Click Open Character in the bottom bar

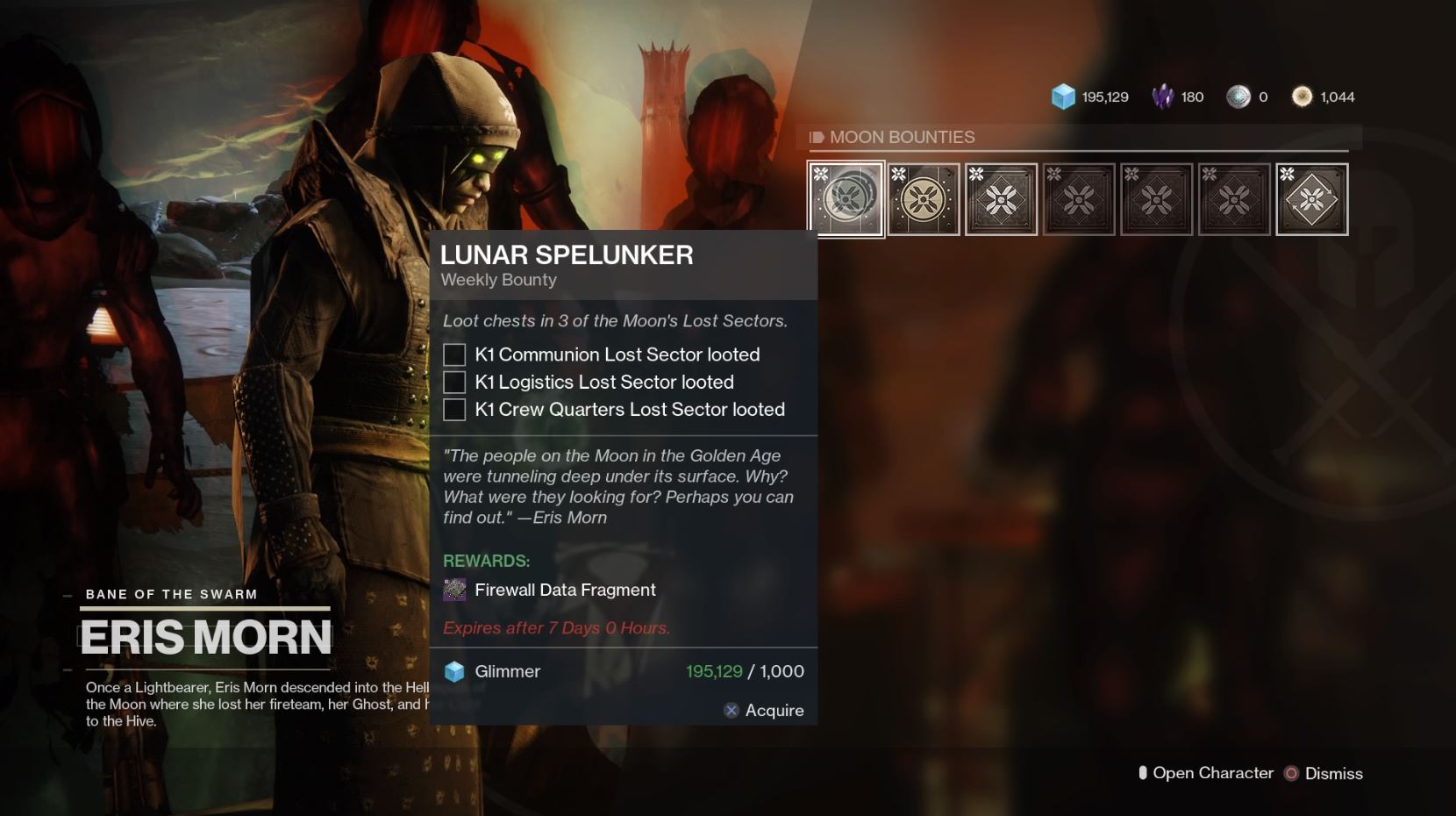pyautogui.click(x=1215, y=773)
